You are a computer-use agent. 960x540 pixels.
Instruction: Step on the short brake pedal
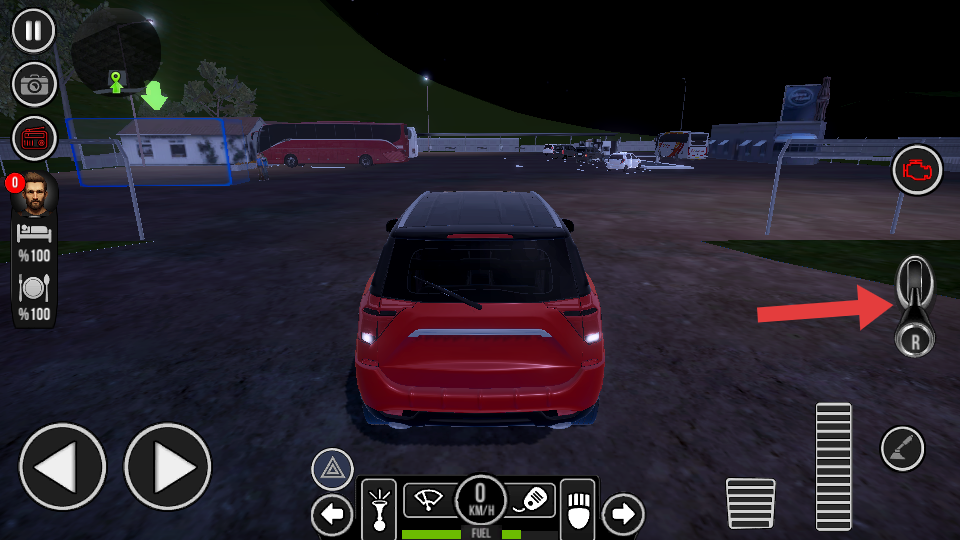coord(750,503)
